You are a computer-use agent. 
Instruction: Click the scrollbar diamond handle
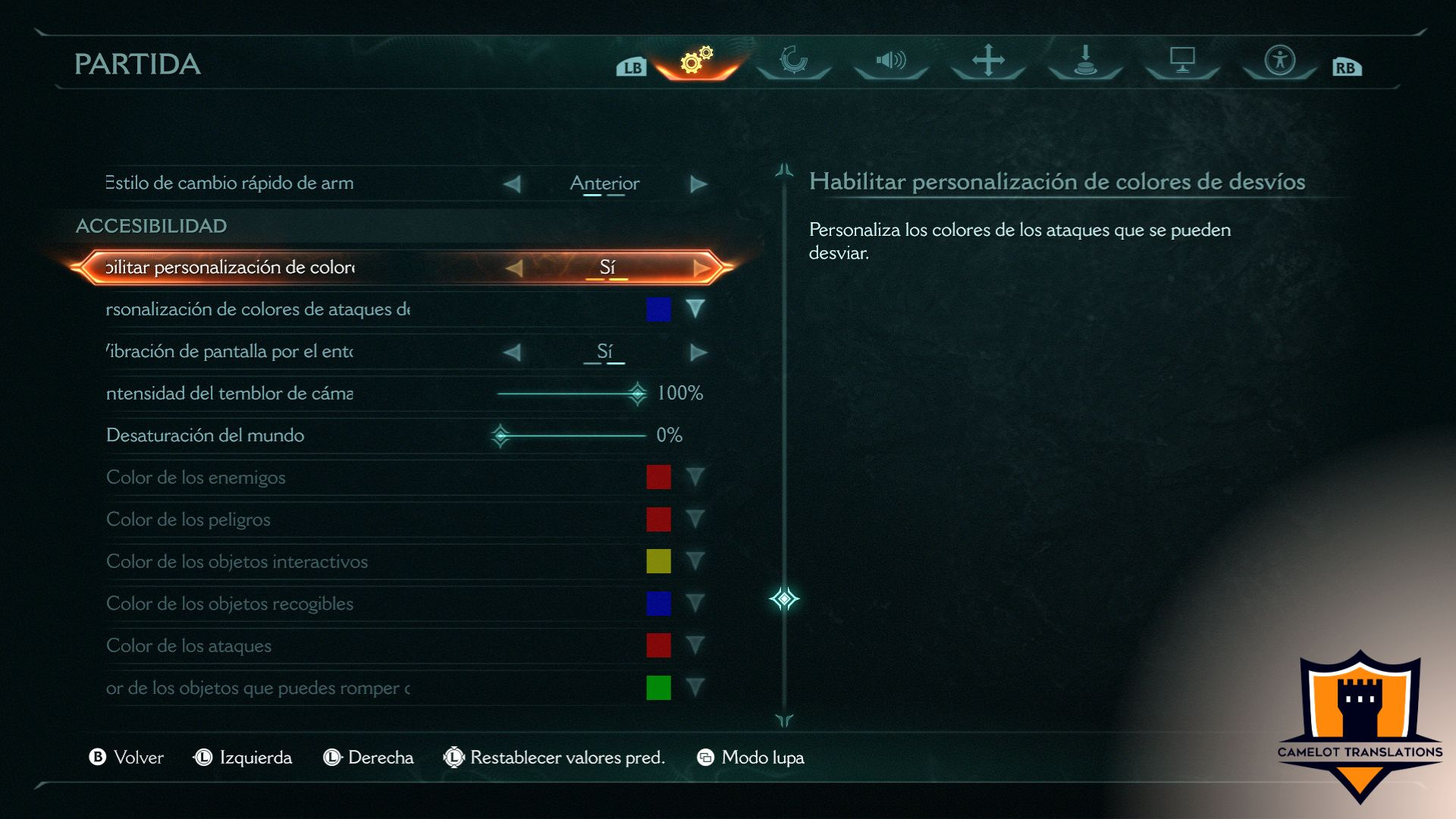coord(784,599)
